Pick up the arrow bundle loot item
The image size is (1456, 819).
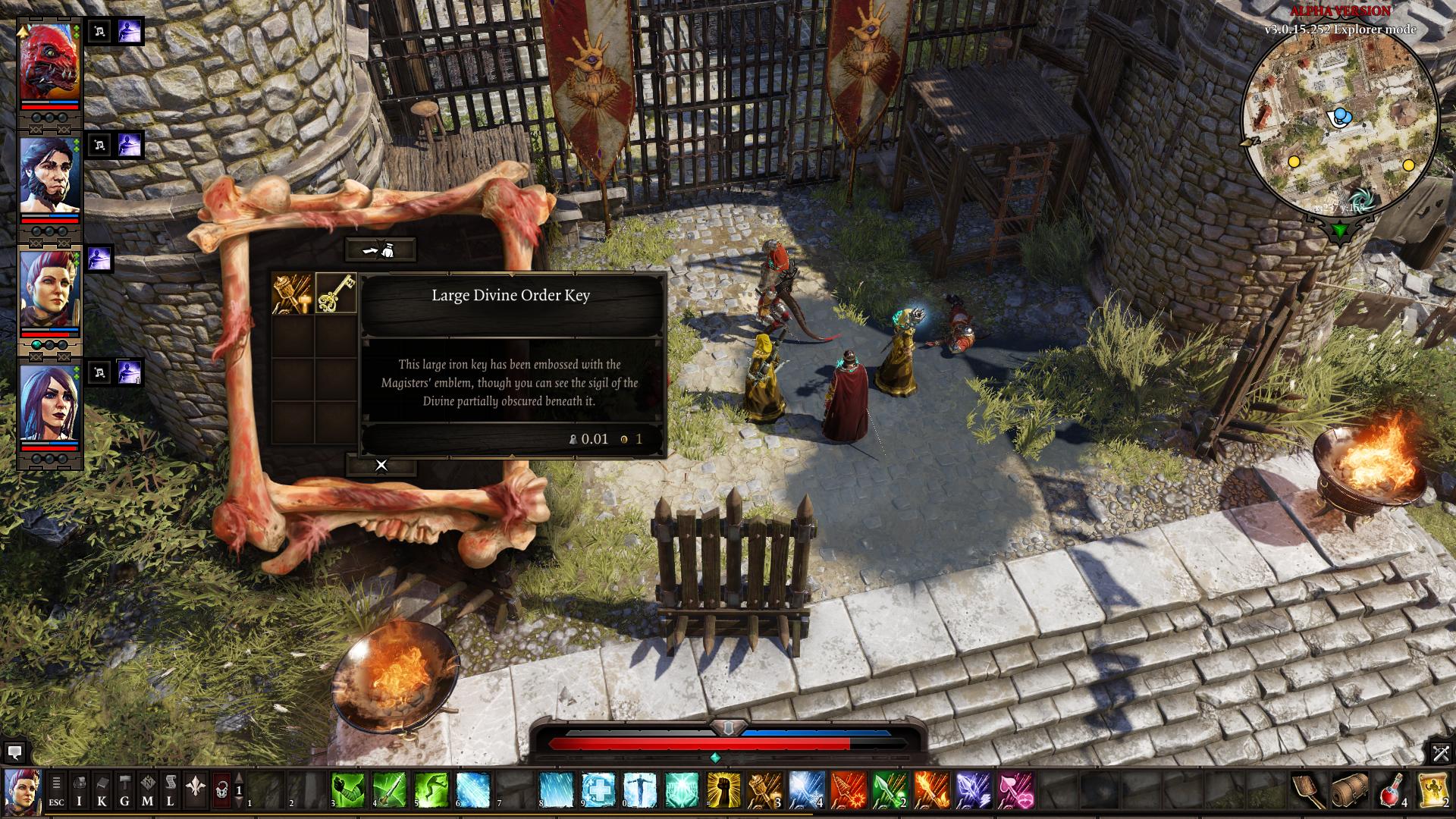293,294
